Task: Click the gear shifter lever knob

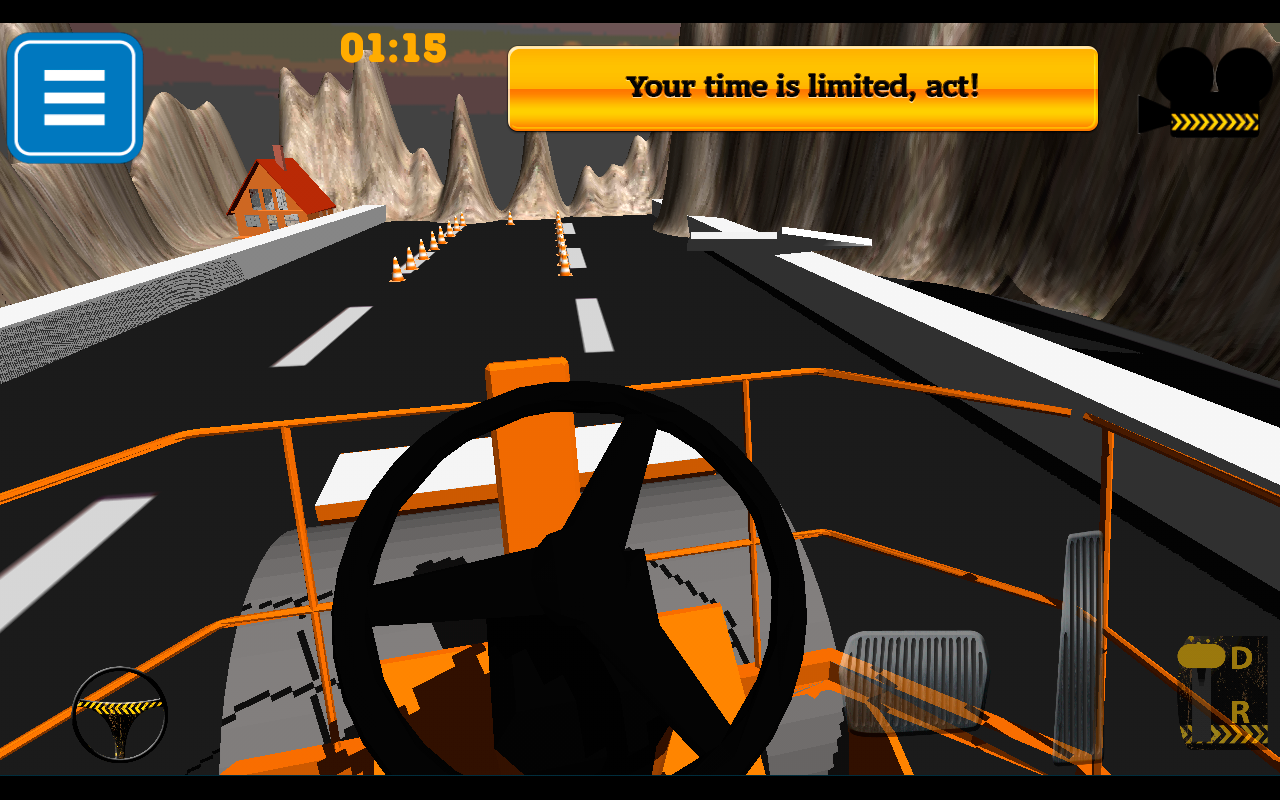Action: pyautogui.click(x=1202, y=656)
